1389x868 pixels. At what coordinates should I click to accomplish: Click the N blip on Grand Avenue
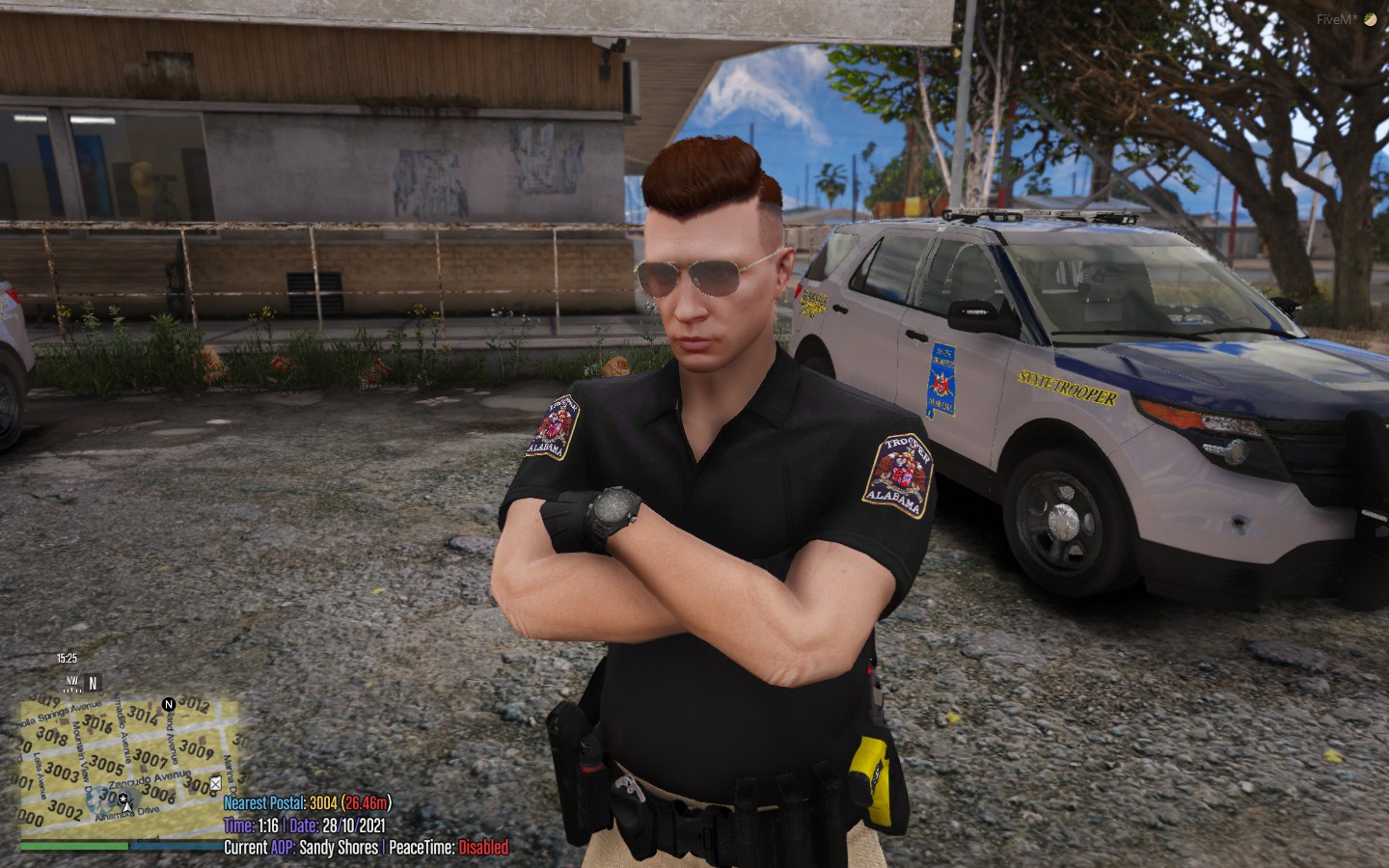(168, 705)
